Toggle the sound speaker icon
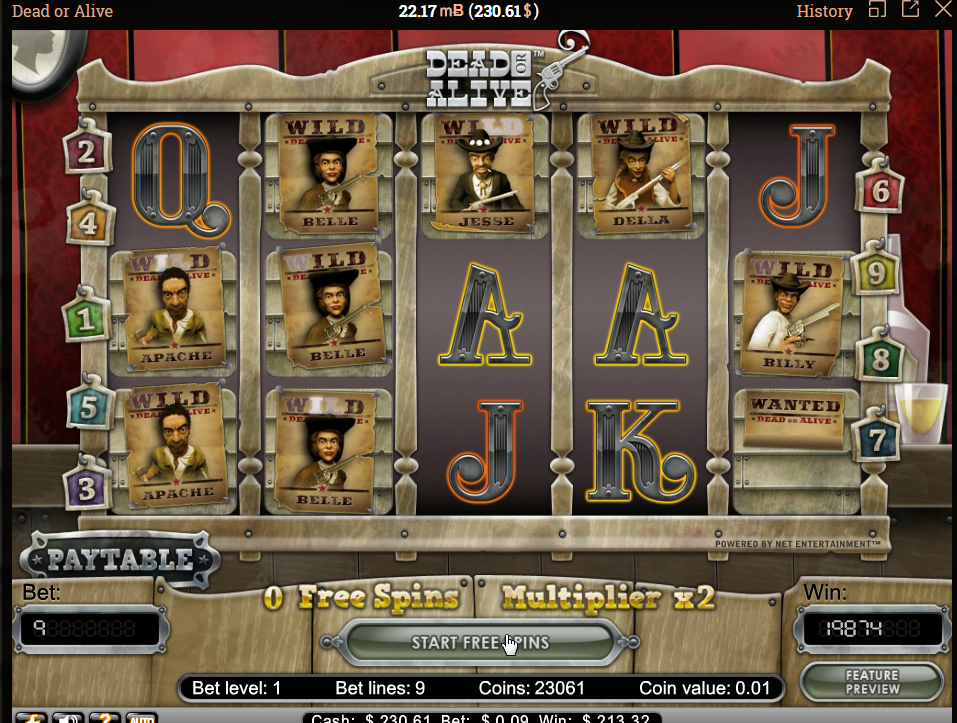This screenshot has width=957, height=723. (x=68, y=717)
